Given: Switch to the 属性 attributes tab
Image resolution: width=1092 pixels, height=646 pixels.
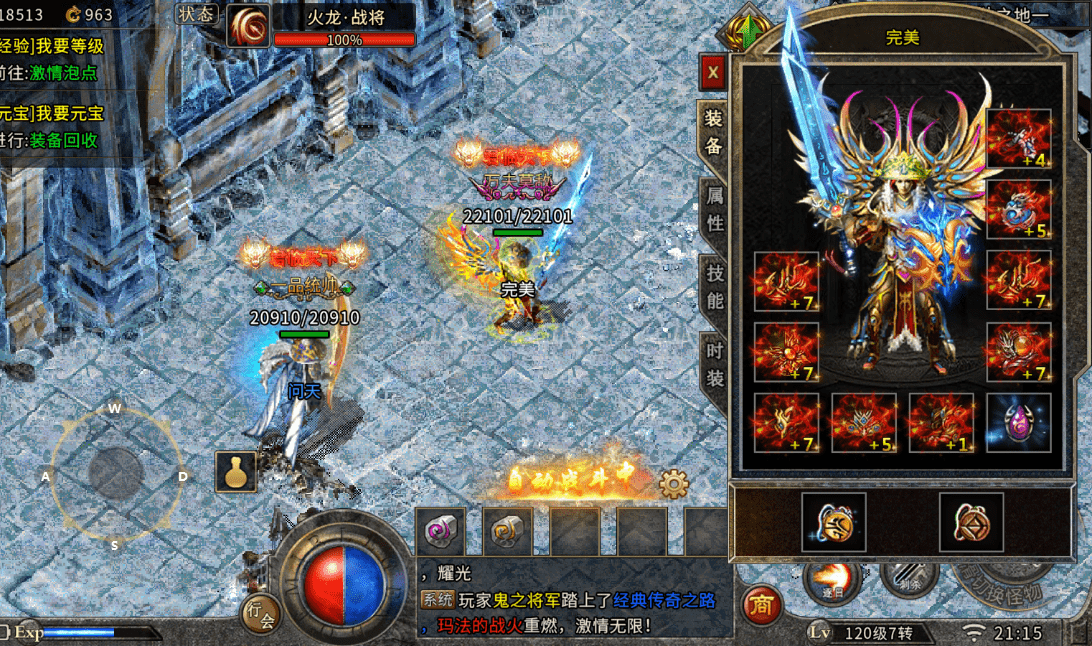Looking at the screenshot, I should tap(714, 208).
